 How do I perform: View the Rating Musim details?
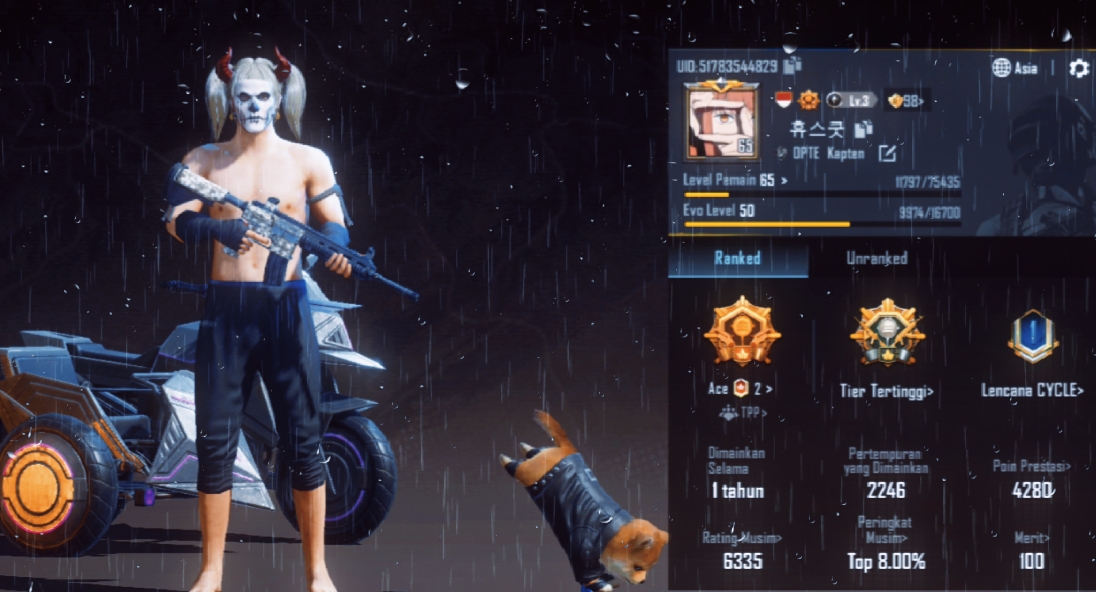(742, 538)
